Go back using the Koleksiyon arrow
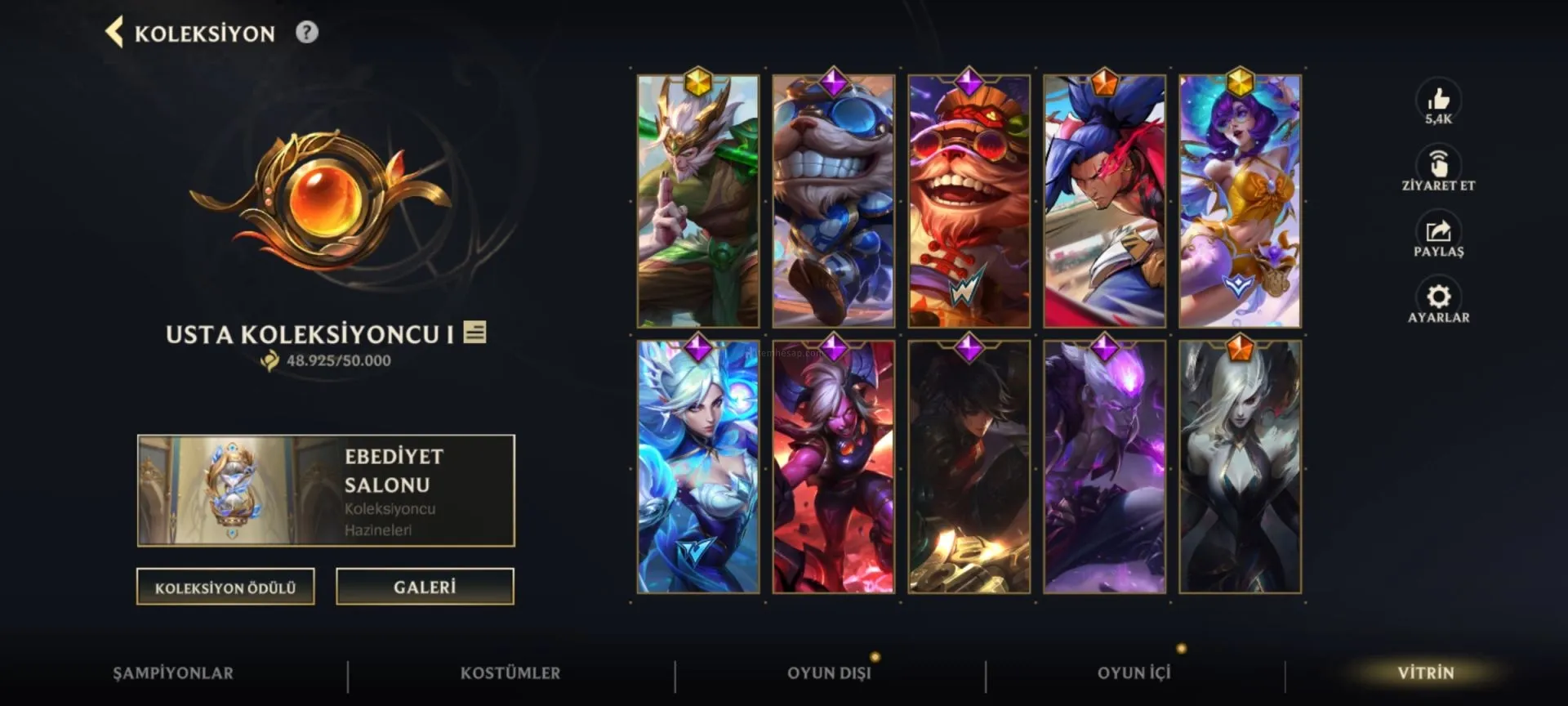The image size is (1568, 706). click(x=115, y=33)
